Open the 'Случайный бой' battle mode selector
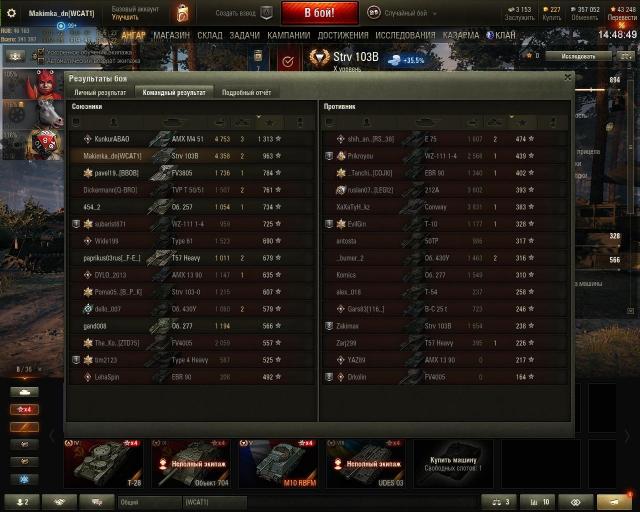 coord(411,12)
